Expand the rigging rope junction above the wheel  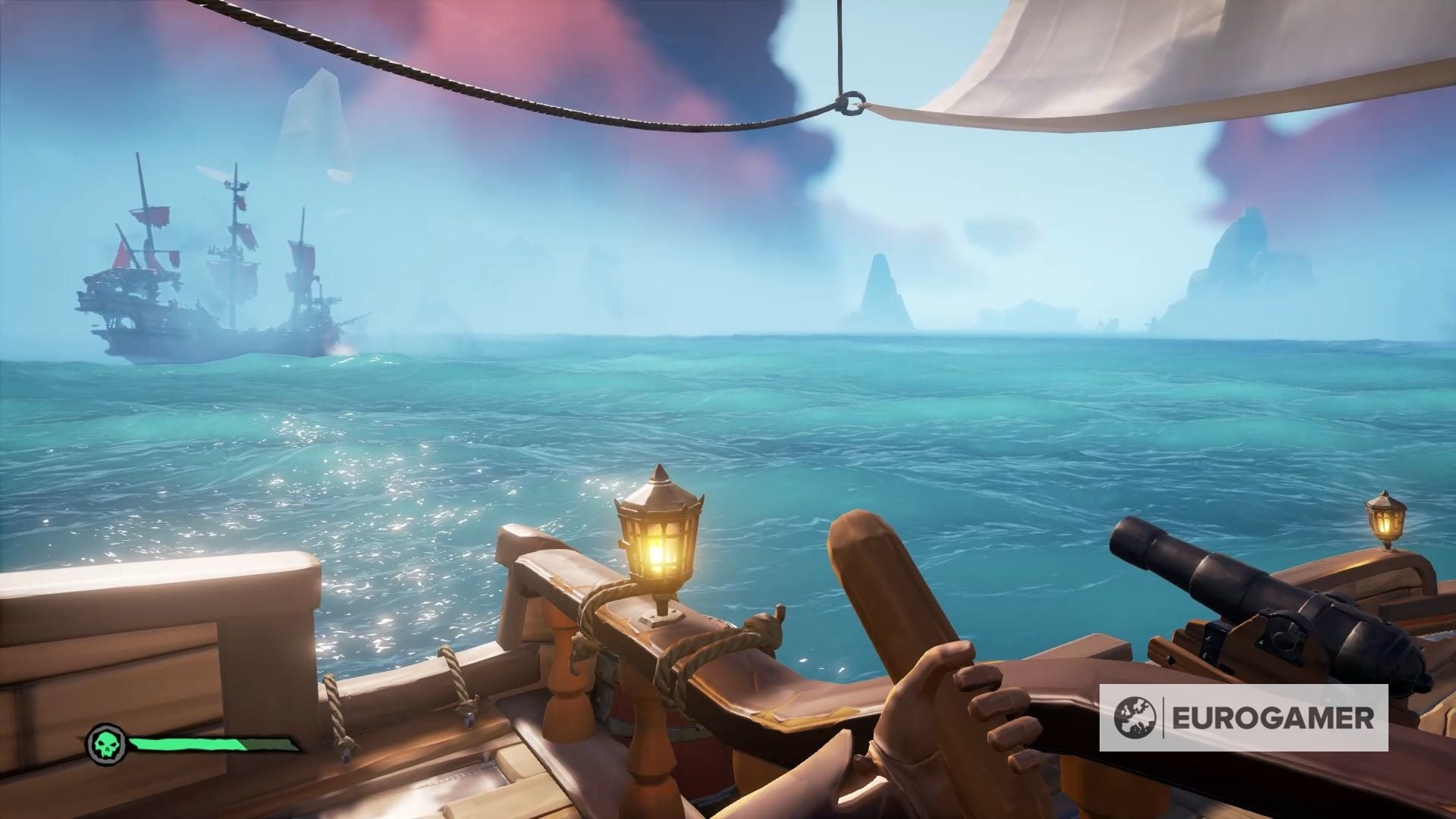(849, 102)
